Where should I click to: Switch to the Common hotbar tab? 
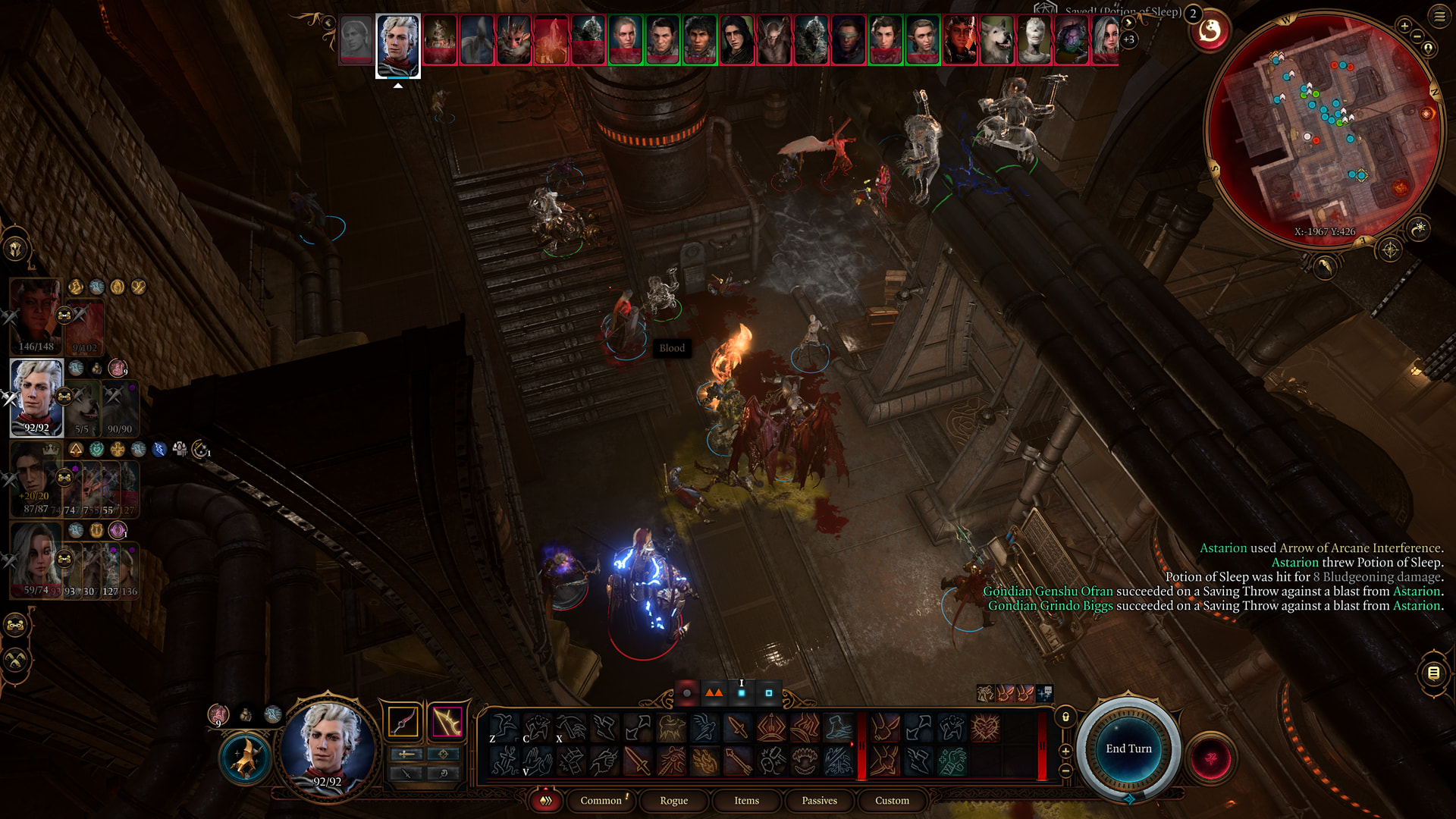(x=601, y=800)
